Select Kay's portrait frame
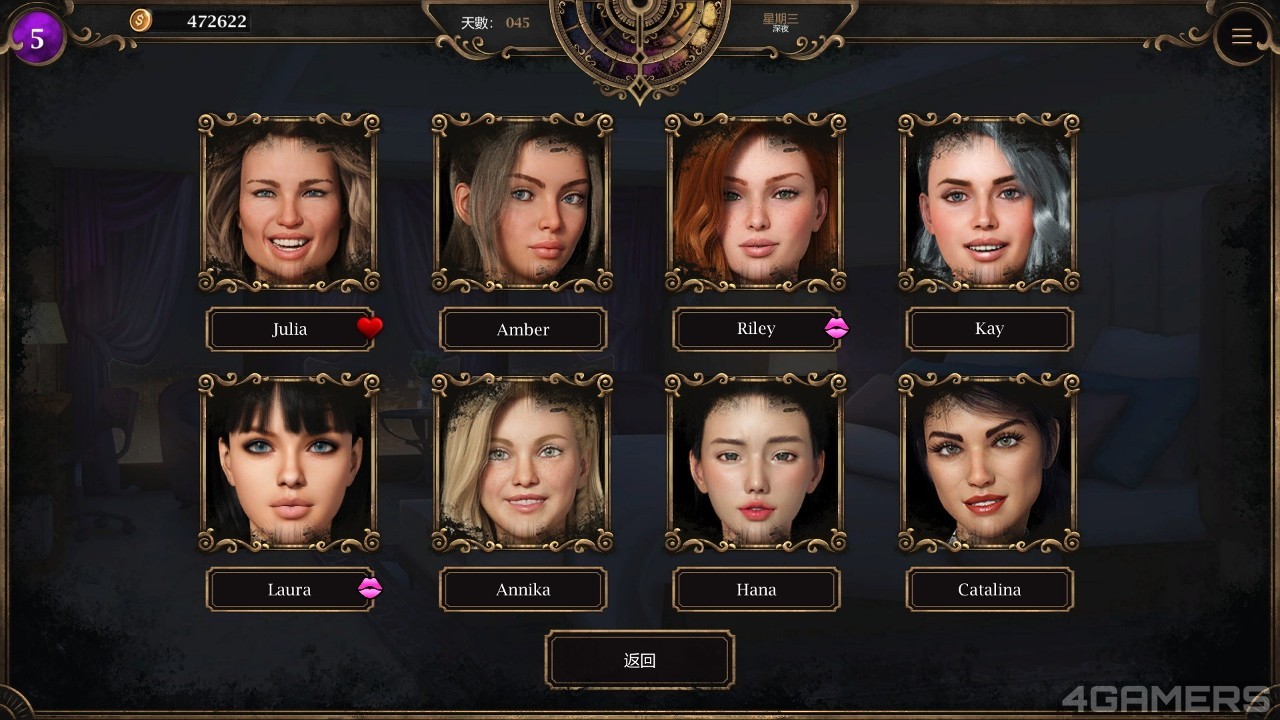 click(x=989, y=203)
